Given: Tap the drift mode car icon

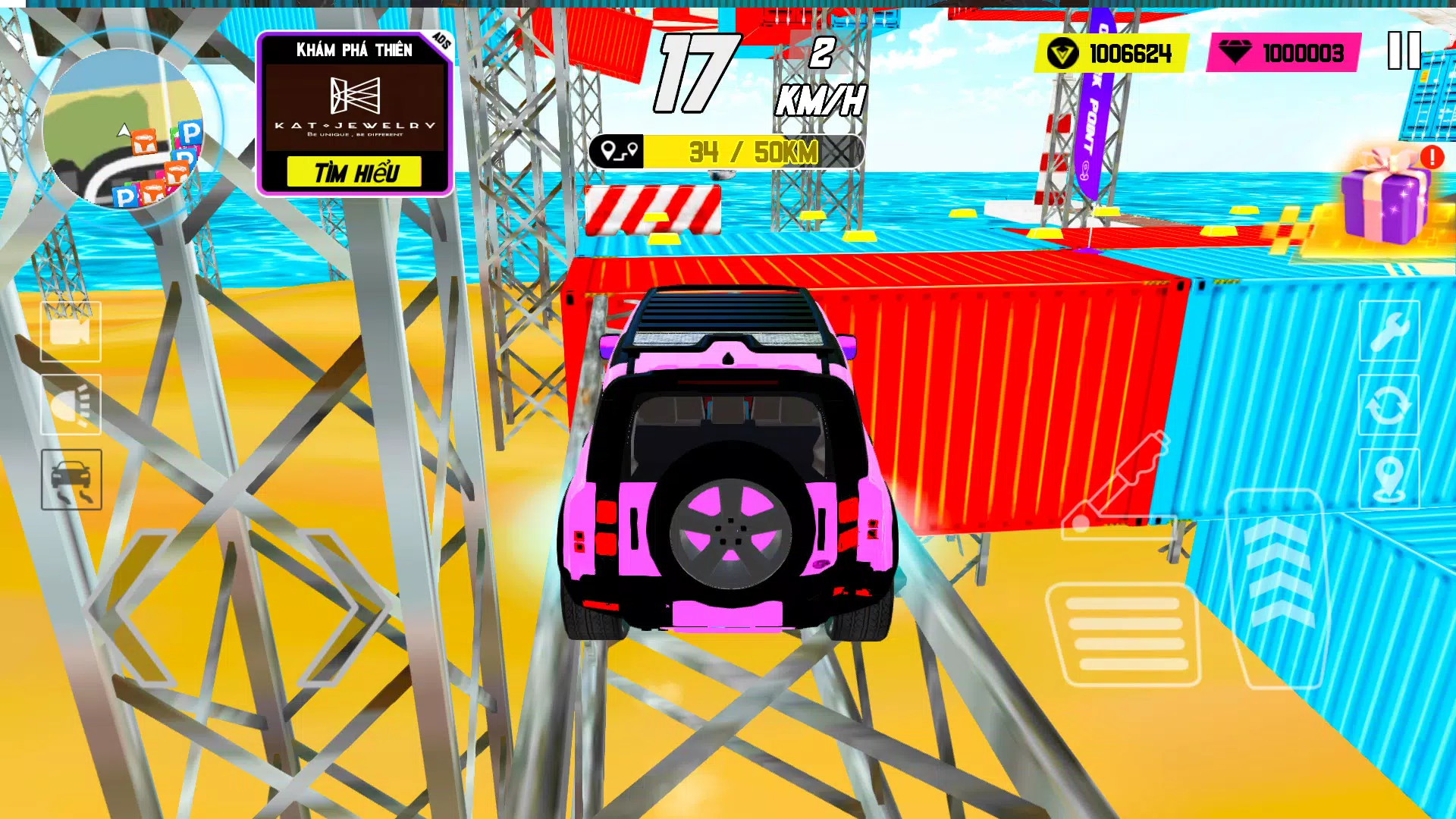Looking at the screenshot, I should (x=71, y=482).
